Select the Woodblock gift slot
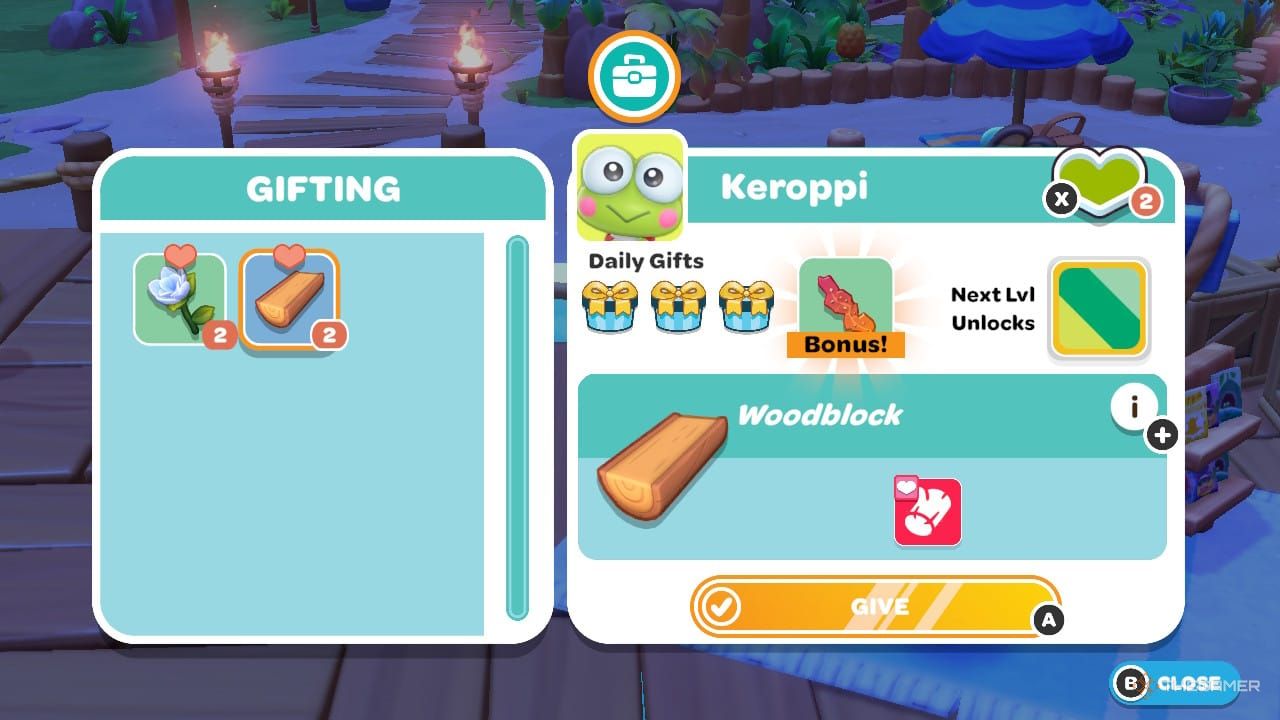The height and width of the screenshot is (720, 1280). pos(289,299)
